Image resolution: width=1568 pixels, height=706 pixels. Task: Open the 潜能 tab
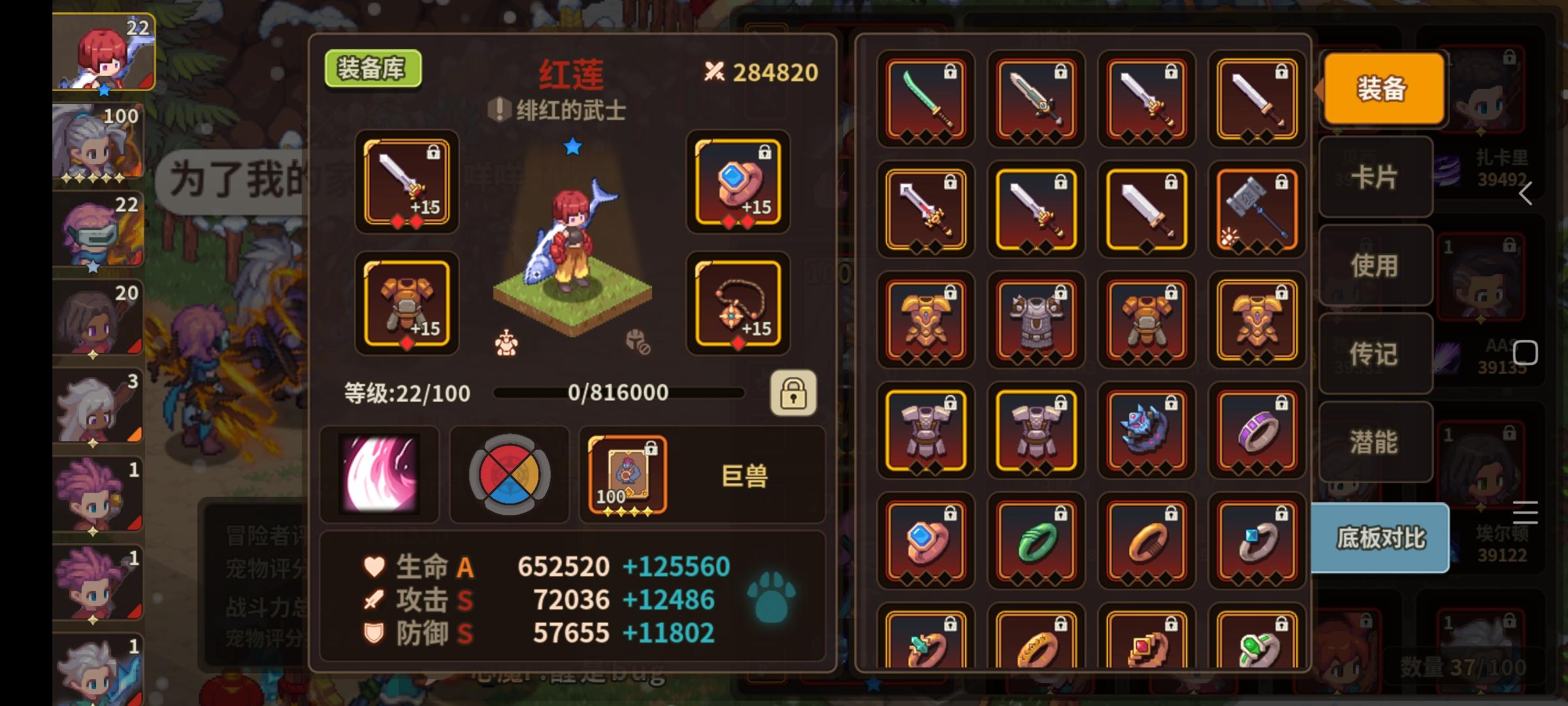tap(1375, 442)
